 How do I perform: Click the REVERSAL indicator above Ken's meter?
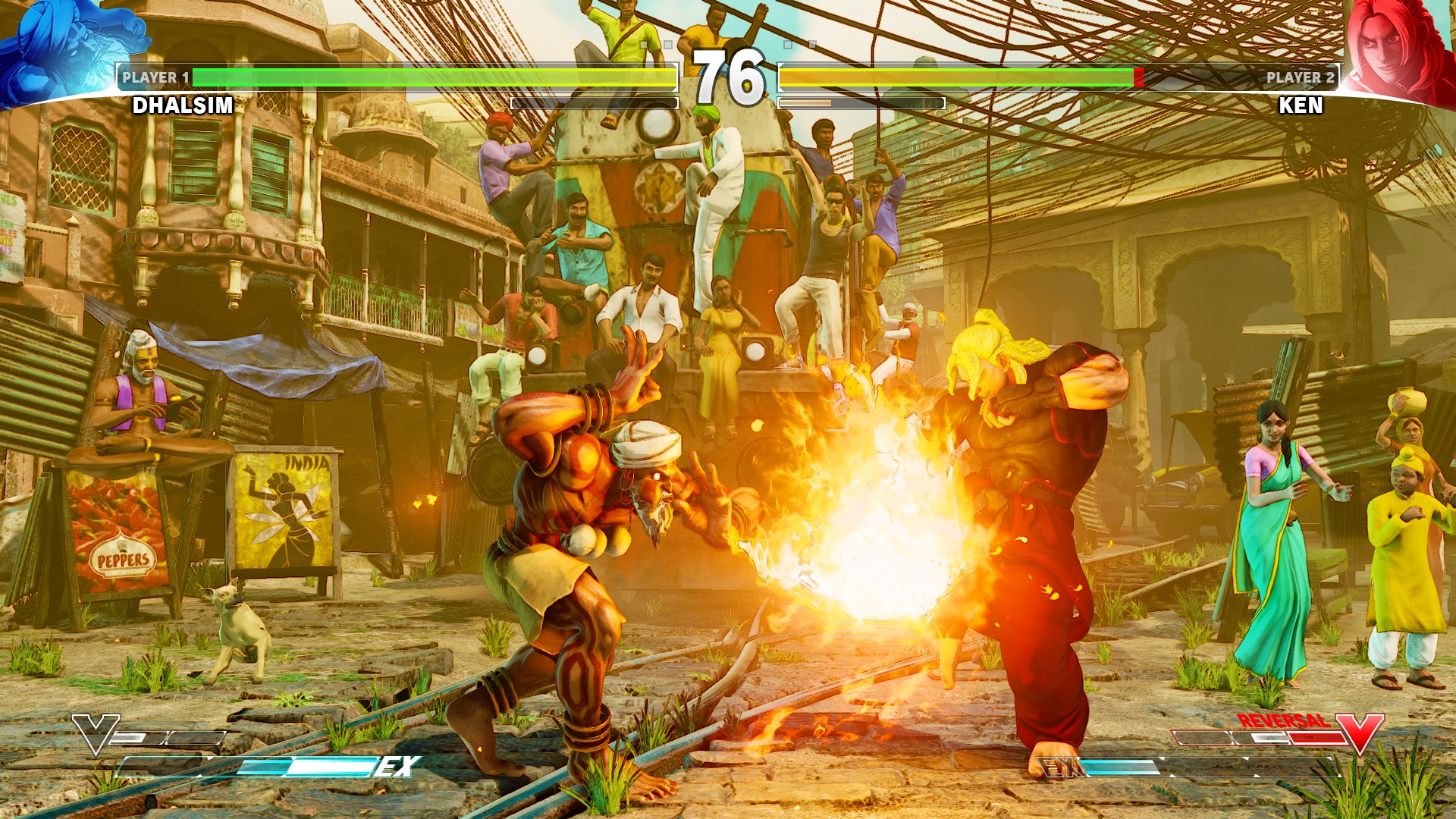(1284, 721)
